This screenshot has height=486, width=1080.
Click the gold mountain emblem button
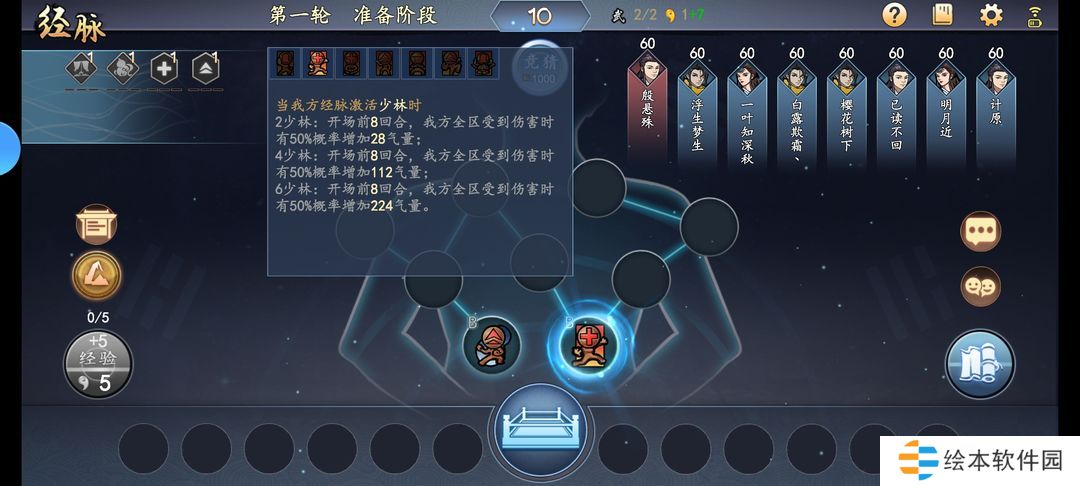pyautogui.click(x=97, y=276)
